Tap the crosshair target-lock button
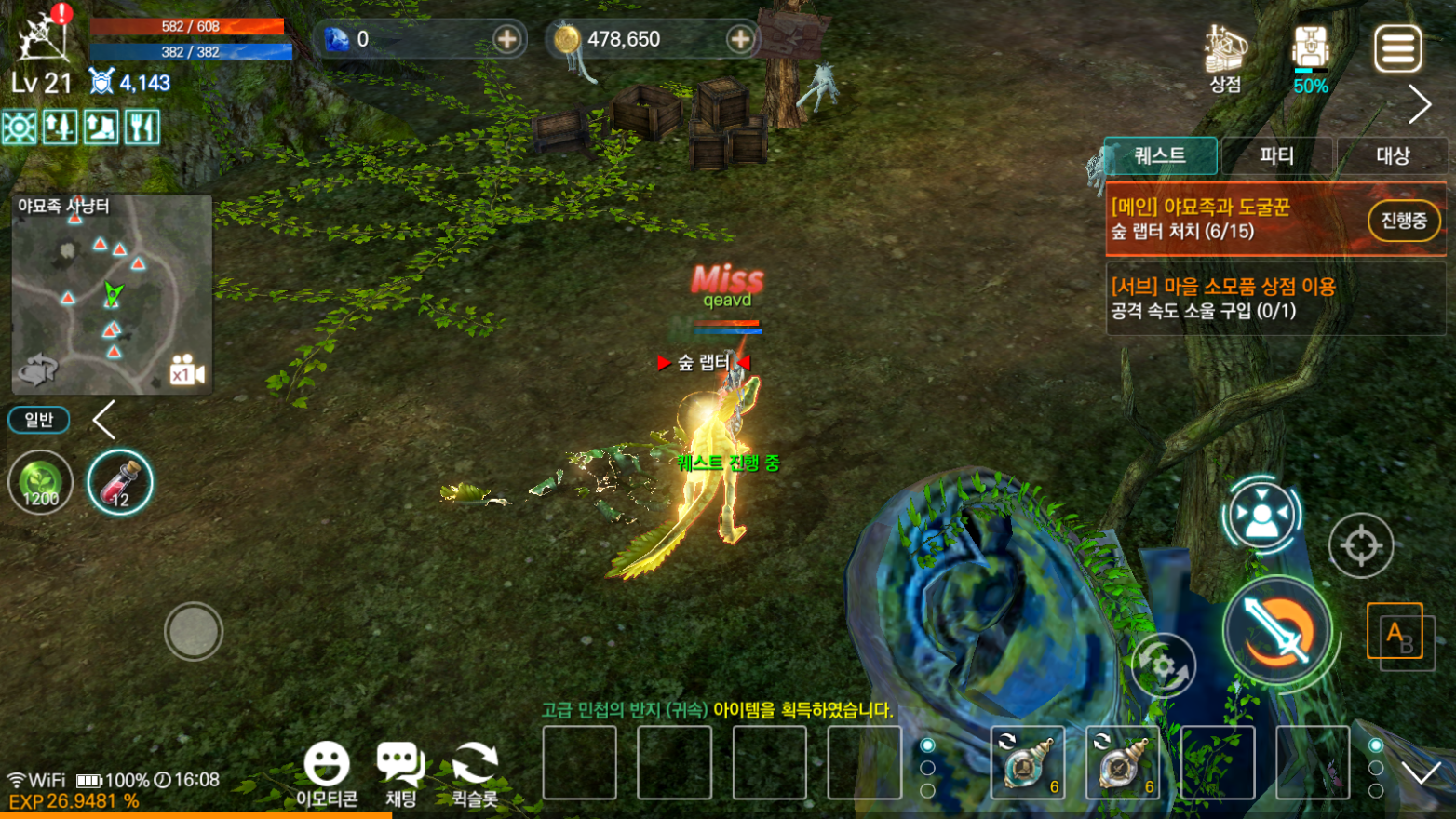1456x819 pixels. coord(1360,544)
